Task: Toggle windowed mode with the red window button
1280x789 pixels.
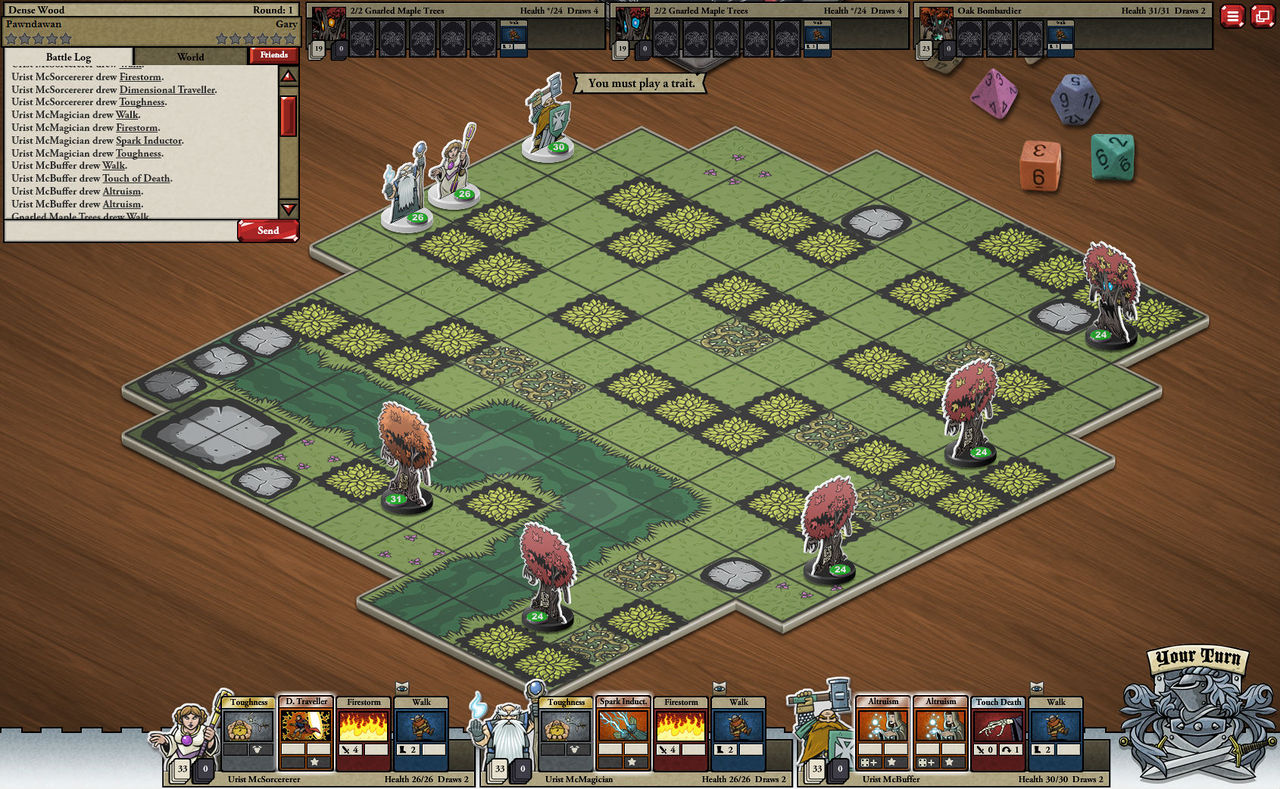Action: (x=1263, y=16)
